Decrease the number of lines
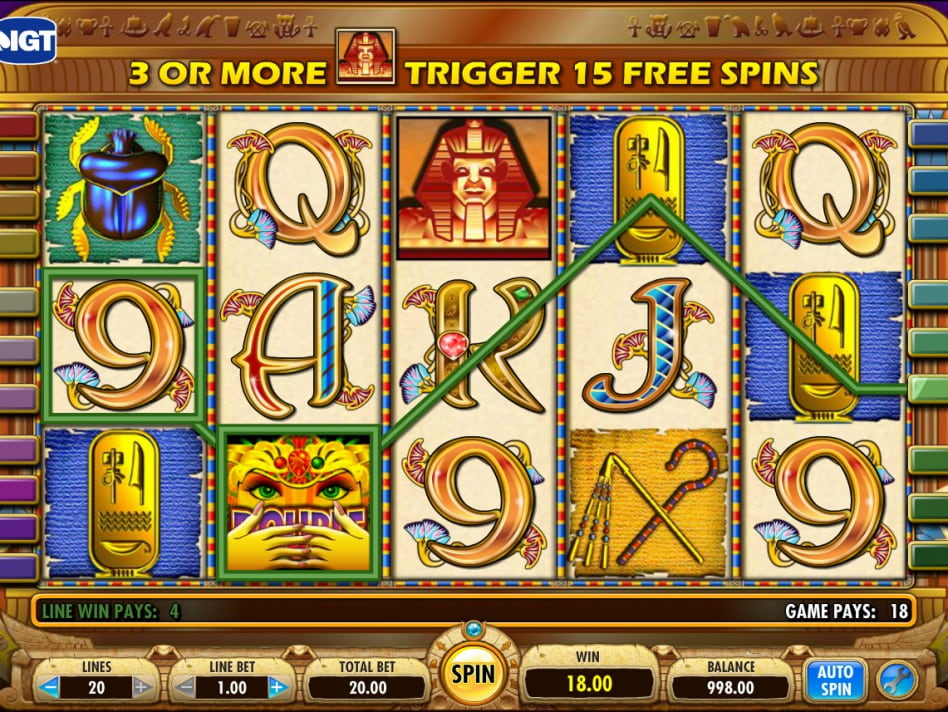 [x=49, y=688]
